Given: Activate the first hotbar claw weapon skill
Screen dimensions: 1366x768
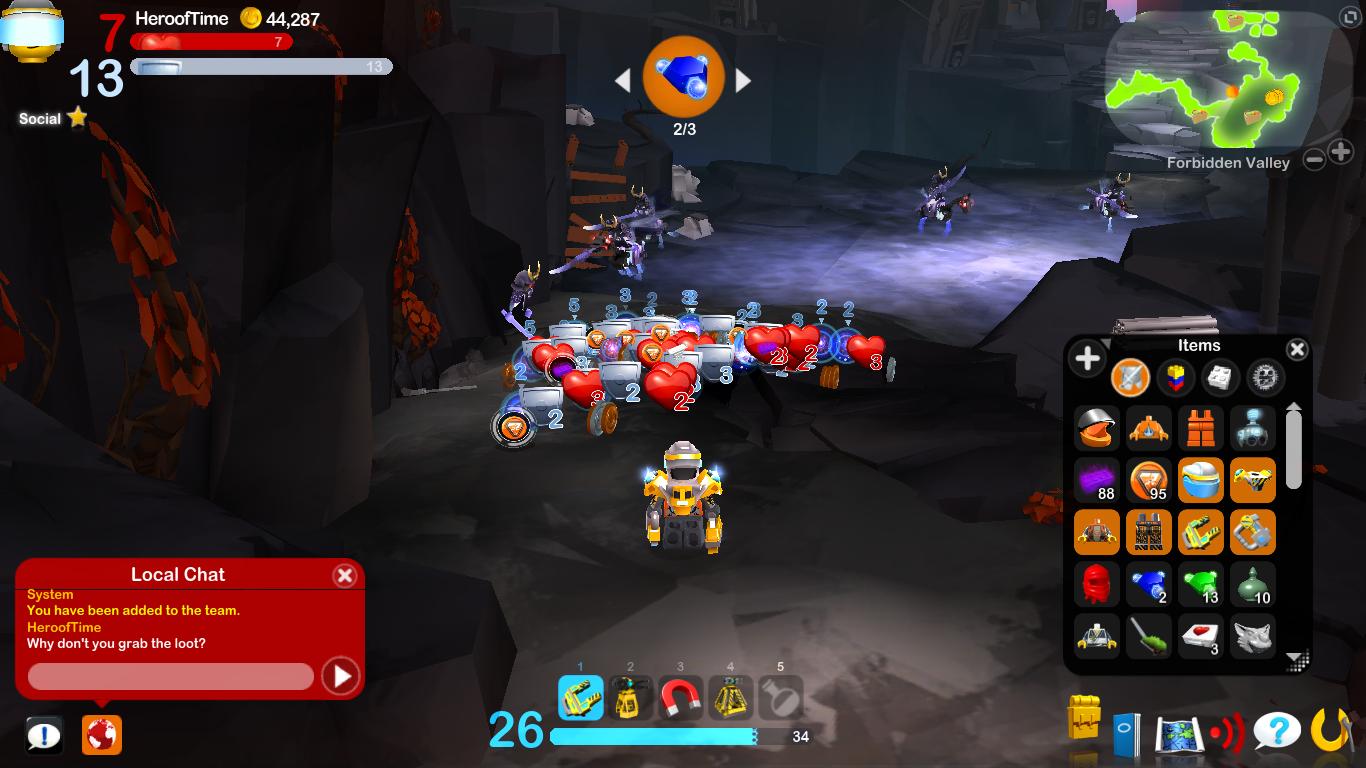Looking at the screenshot, I should click(x=580, y=698).
